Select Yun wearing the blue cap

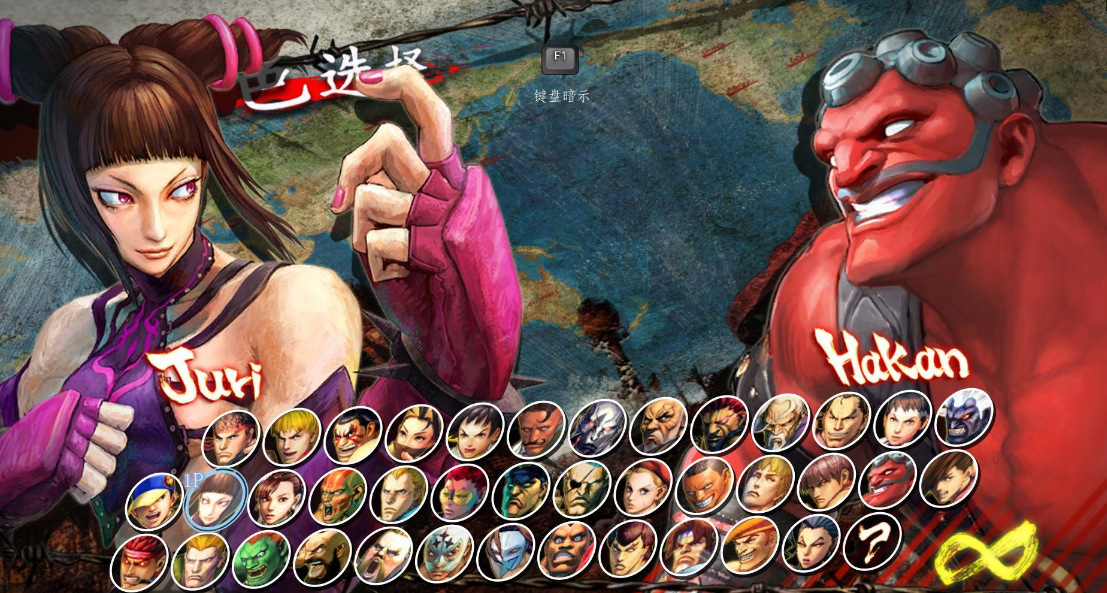(154, 500)
